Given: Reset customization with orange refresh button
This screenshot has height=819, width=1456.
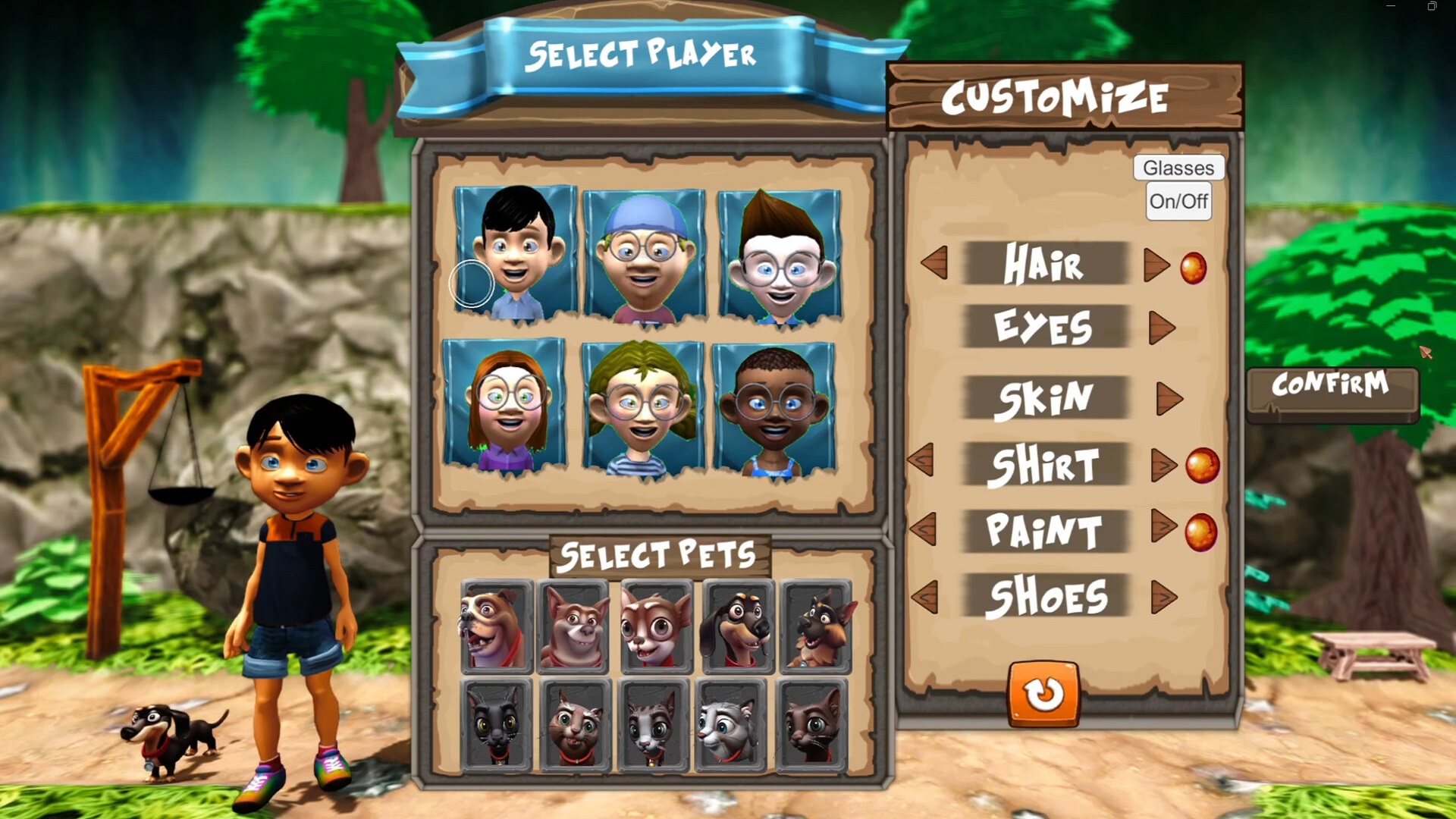Looking at the screenshot, I should (x=1043, y=693).
